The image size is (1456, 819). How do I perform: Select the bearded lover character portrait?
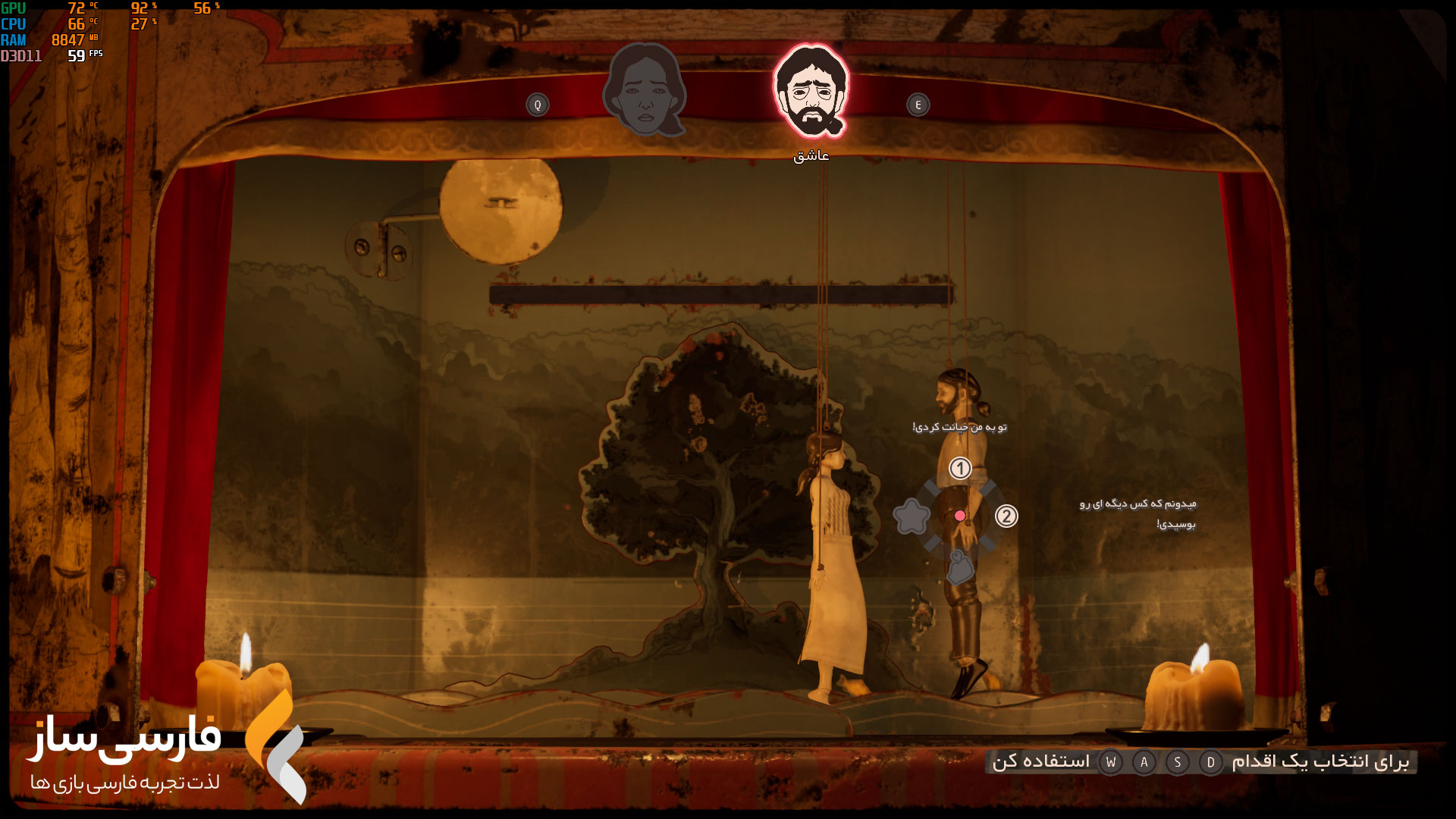coord(811,91)
